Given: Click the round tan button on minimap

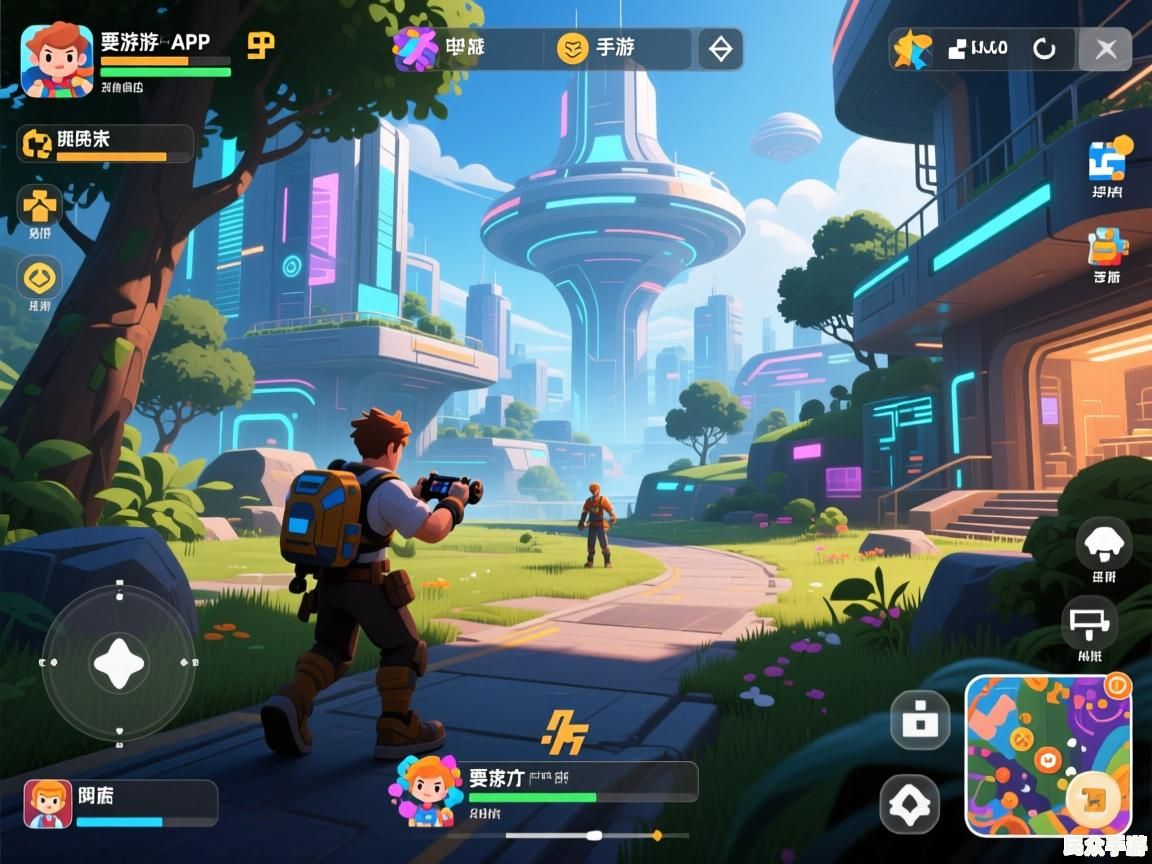Looking at the screenshot, I should (1097, 797).
